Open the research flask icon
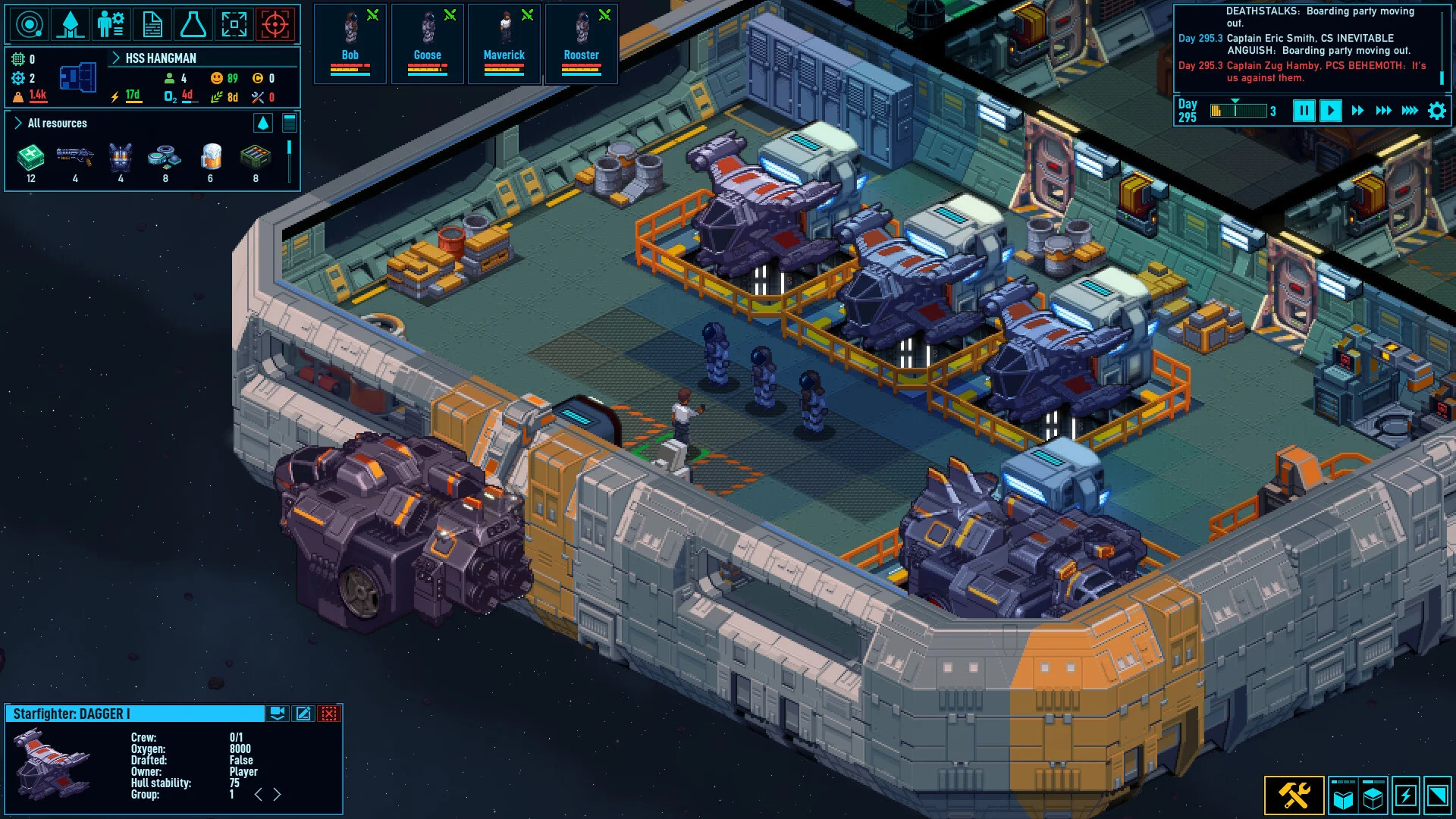1456x819 pixels. (x=193, y=24)
